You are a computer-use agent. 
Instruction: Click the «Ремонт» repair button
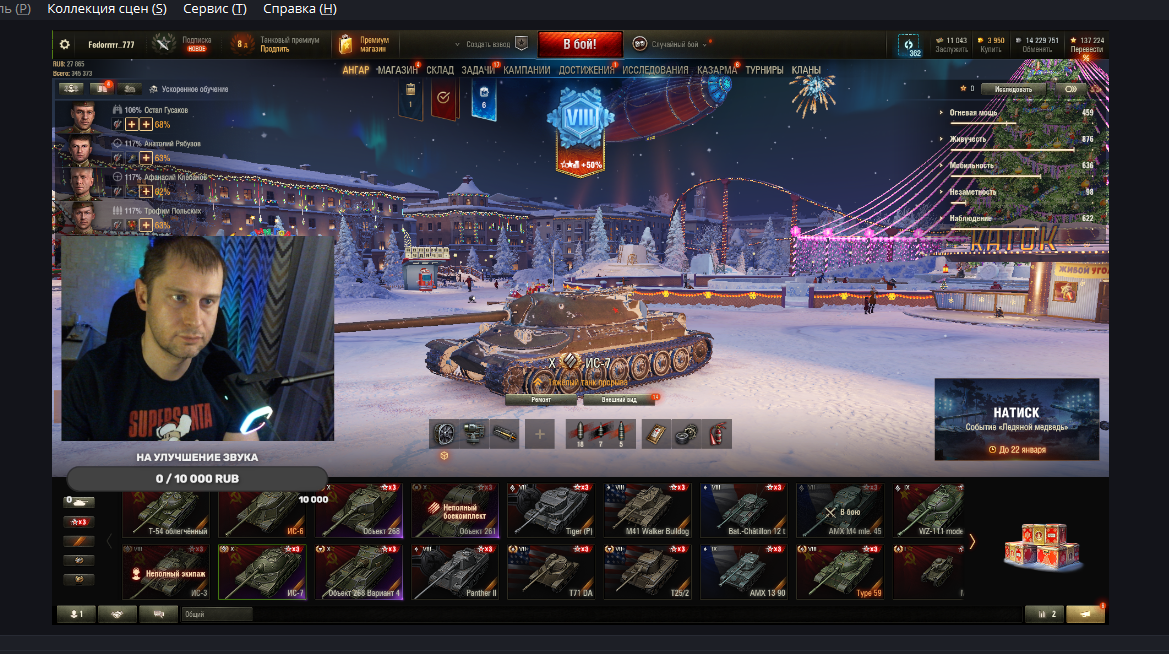541,399
